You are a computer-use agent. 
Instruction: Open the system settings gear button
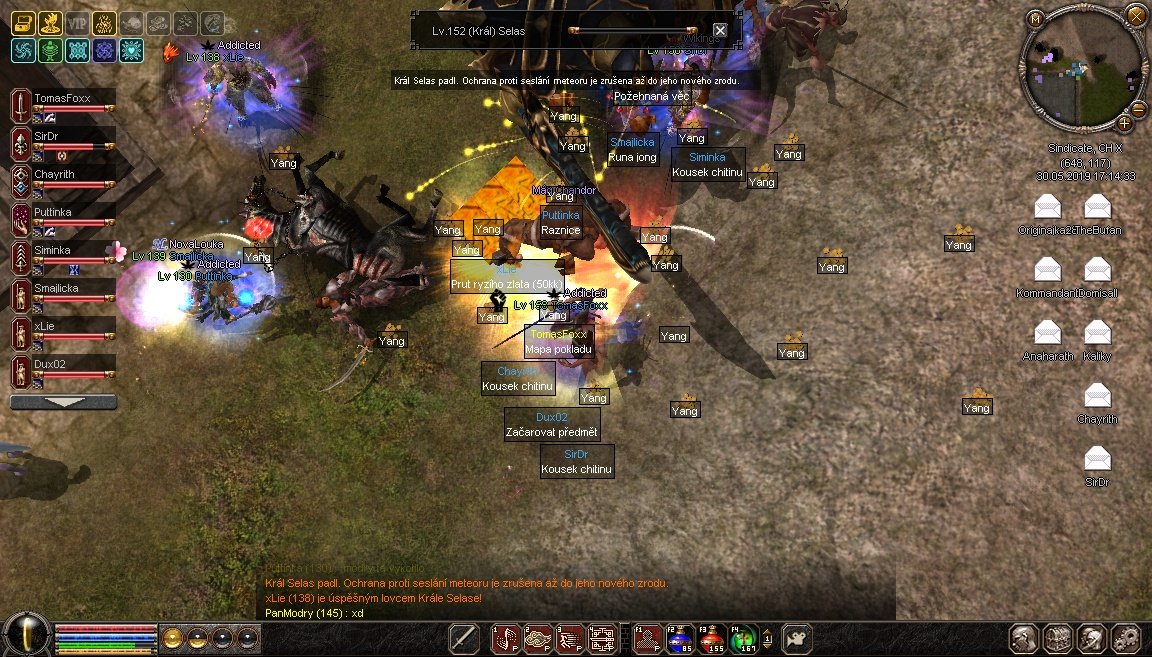coord(1125,638)
